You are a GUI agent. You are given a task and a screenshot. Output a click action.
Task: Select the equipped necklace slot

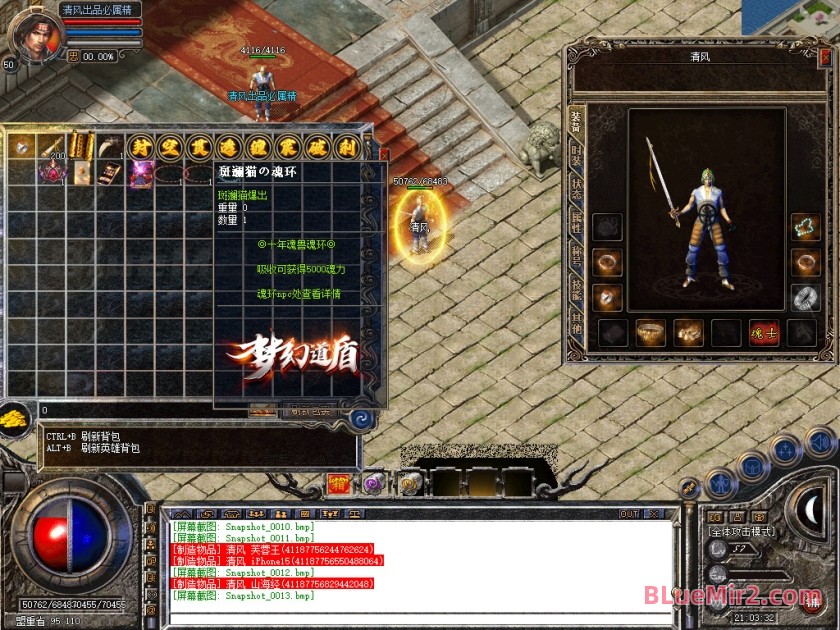[805, 227]
